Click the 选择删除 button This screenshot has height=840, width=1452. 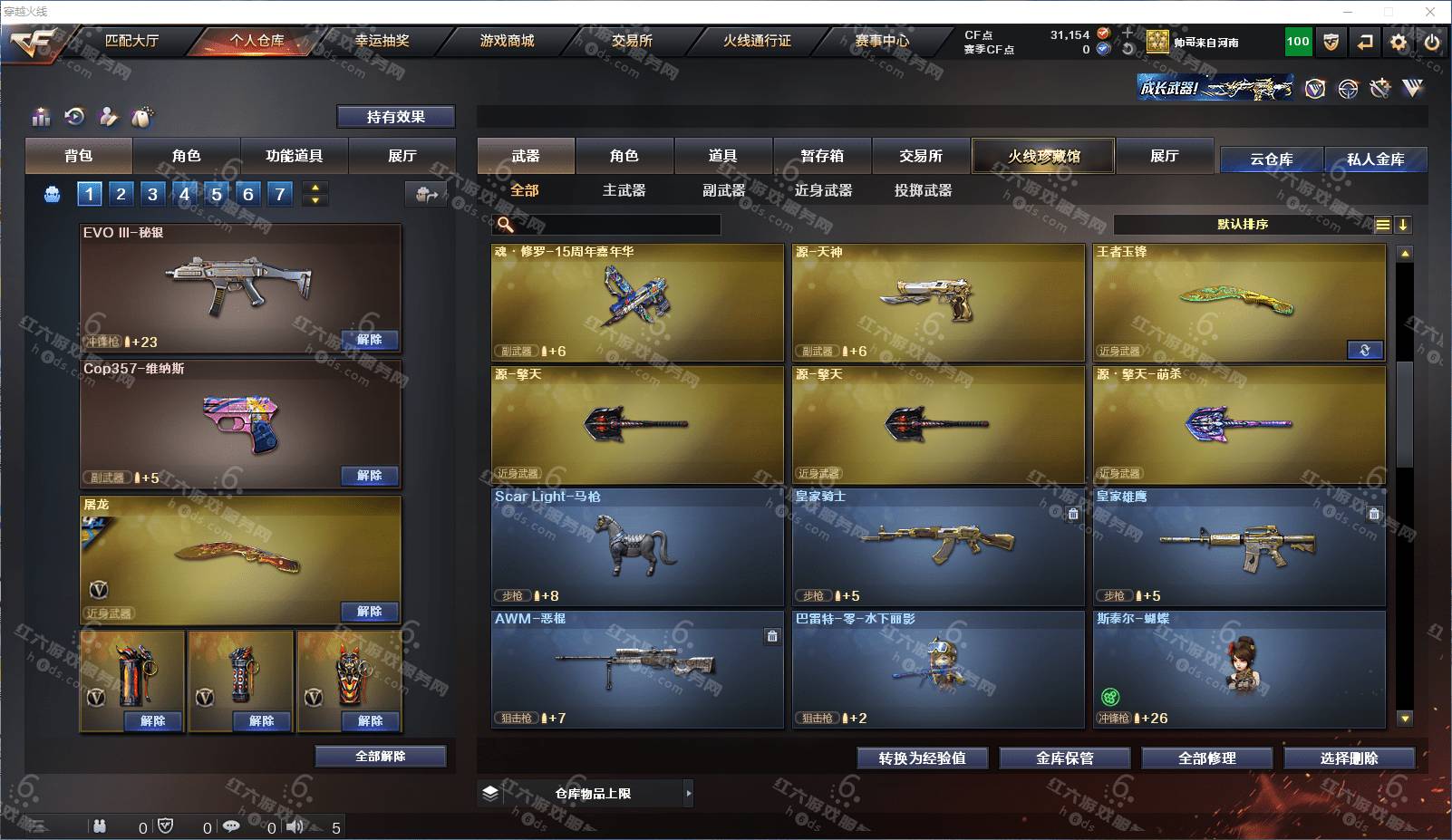click(1349, 758)
